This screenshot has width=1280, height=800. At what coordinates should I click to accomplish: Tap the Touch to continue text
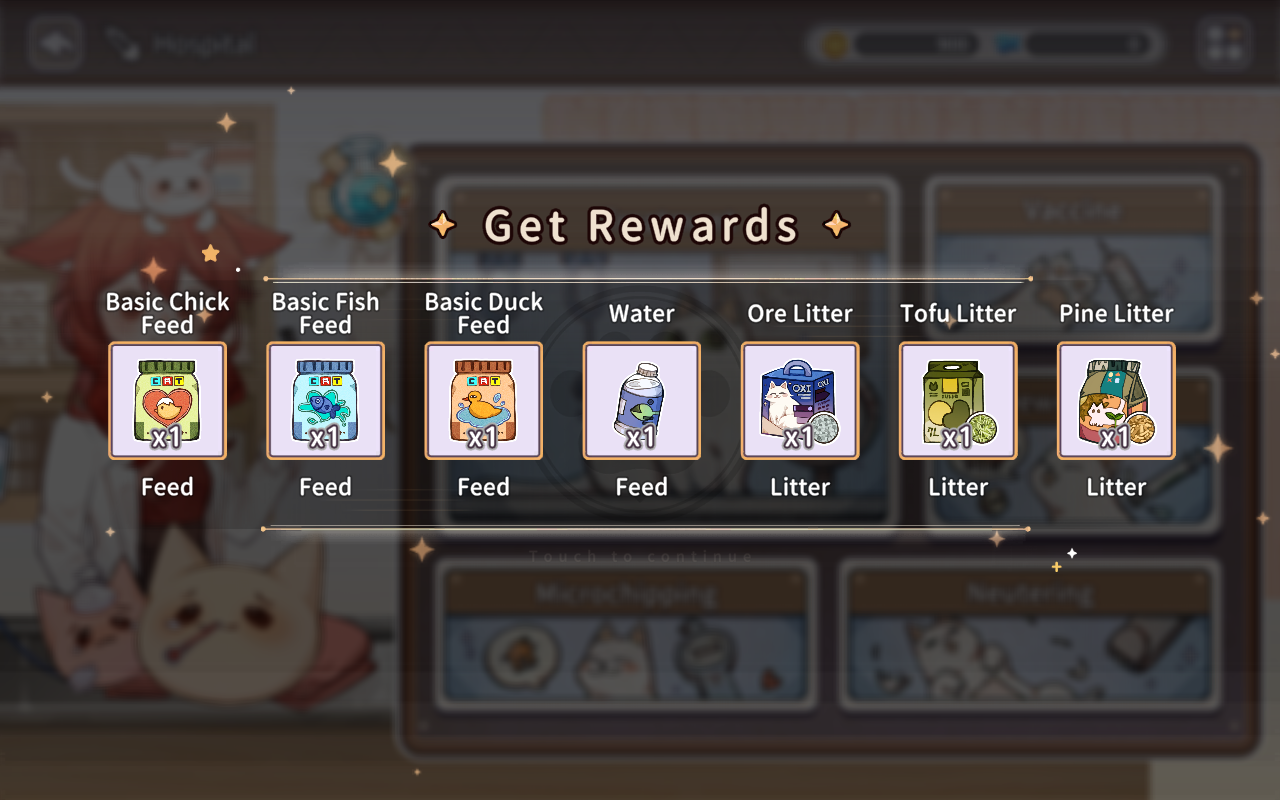point(639,557)
